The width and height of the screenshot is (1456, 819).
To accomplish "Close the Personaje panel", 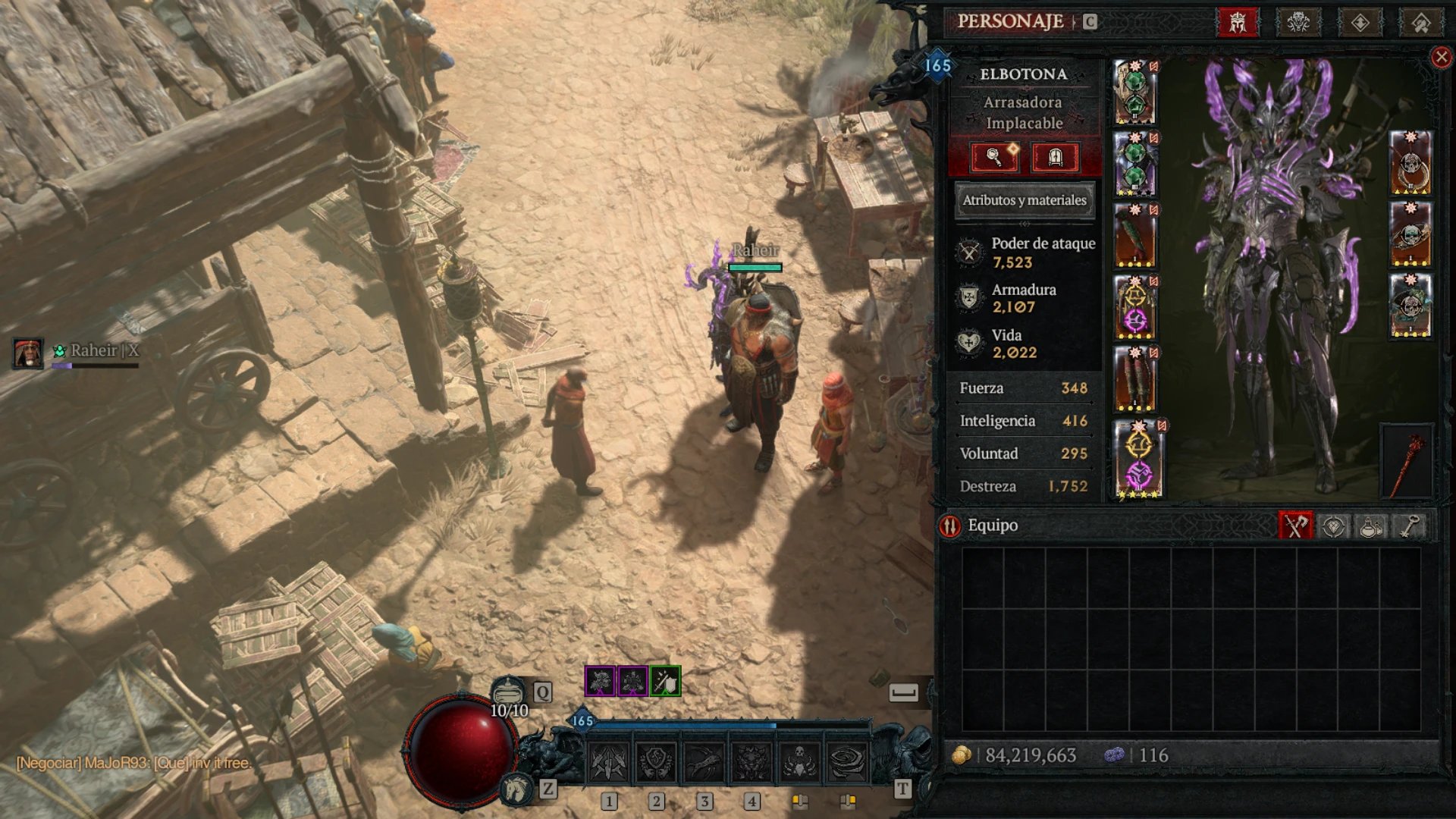I will pyautogui.click(x=1441, y=58).
